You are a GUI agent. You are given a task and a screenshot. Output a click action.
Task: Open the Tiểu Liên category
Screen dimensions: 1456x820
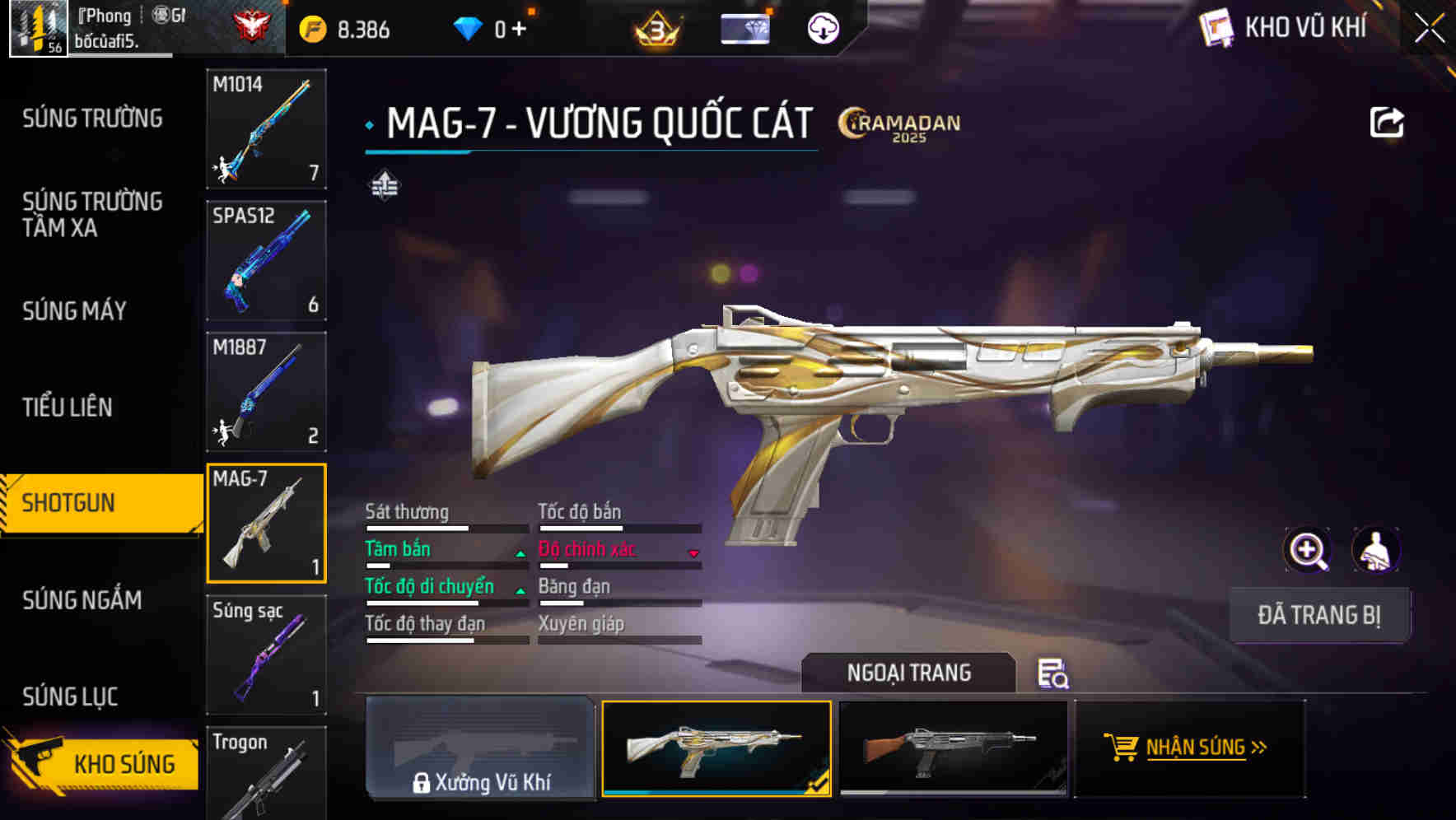tap(68, 407)
